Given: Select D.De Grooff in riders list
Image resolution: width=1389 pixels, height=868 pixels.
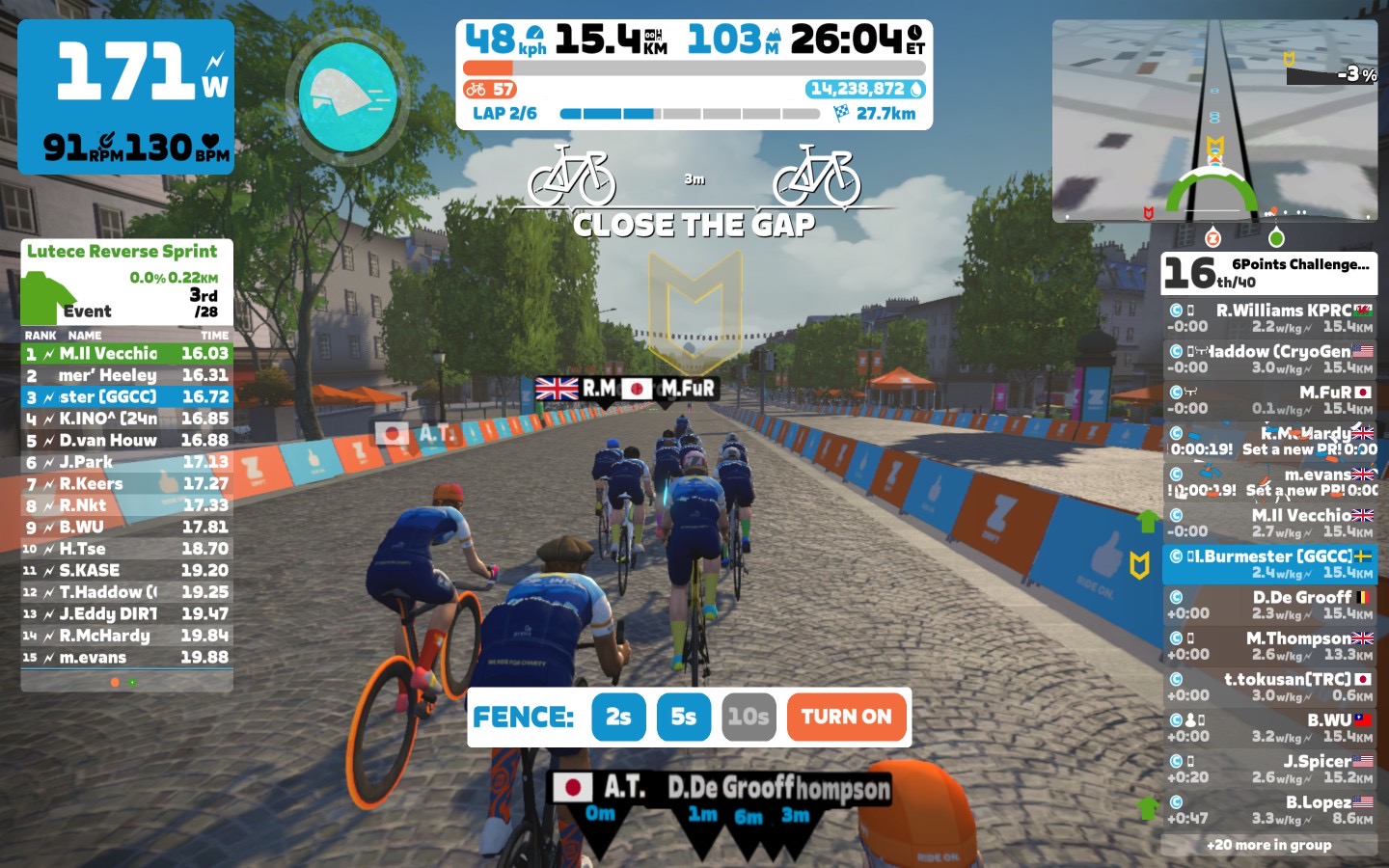Looking at the screenshot, I should [1269, 605].
